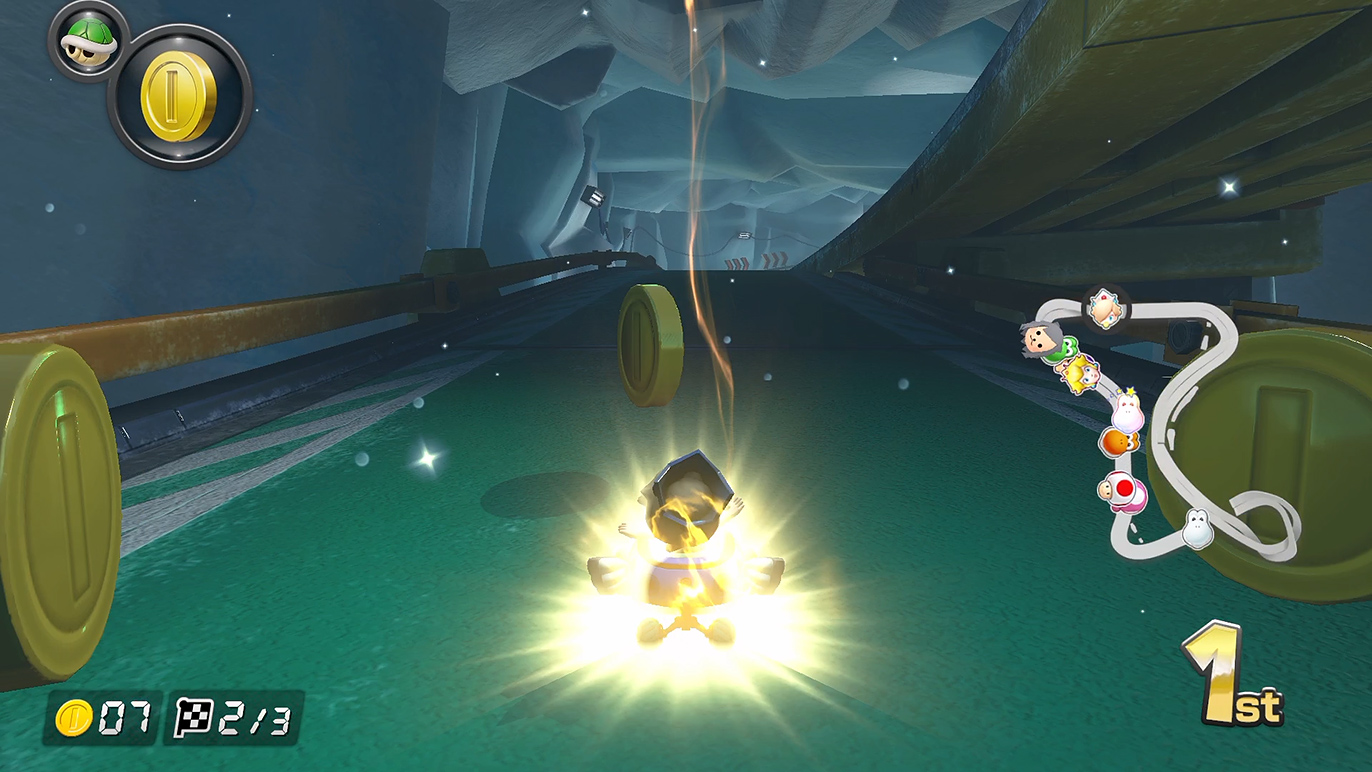
Task: Select Baby Rosalina's icon on the minimap
Action: coord(1105,307)
